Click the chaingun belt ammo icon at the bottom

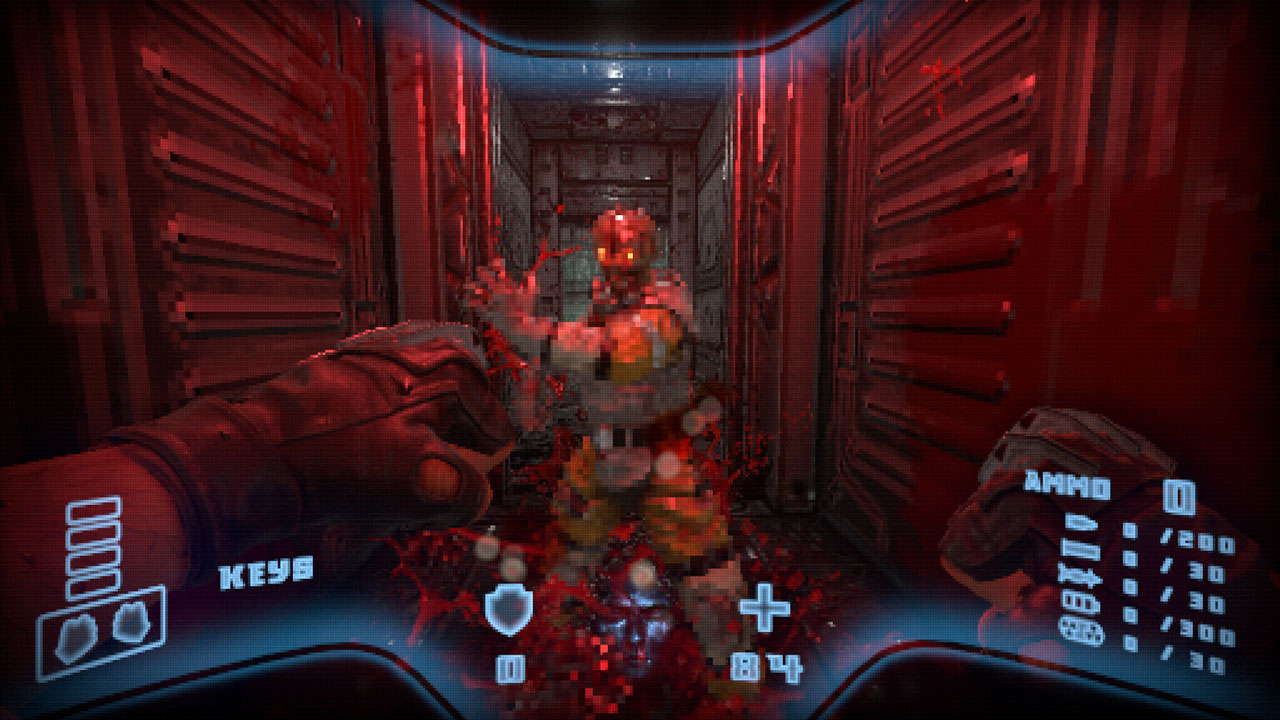point(1080,630)
